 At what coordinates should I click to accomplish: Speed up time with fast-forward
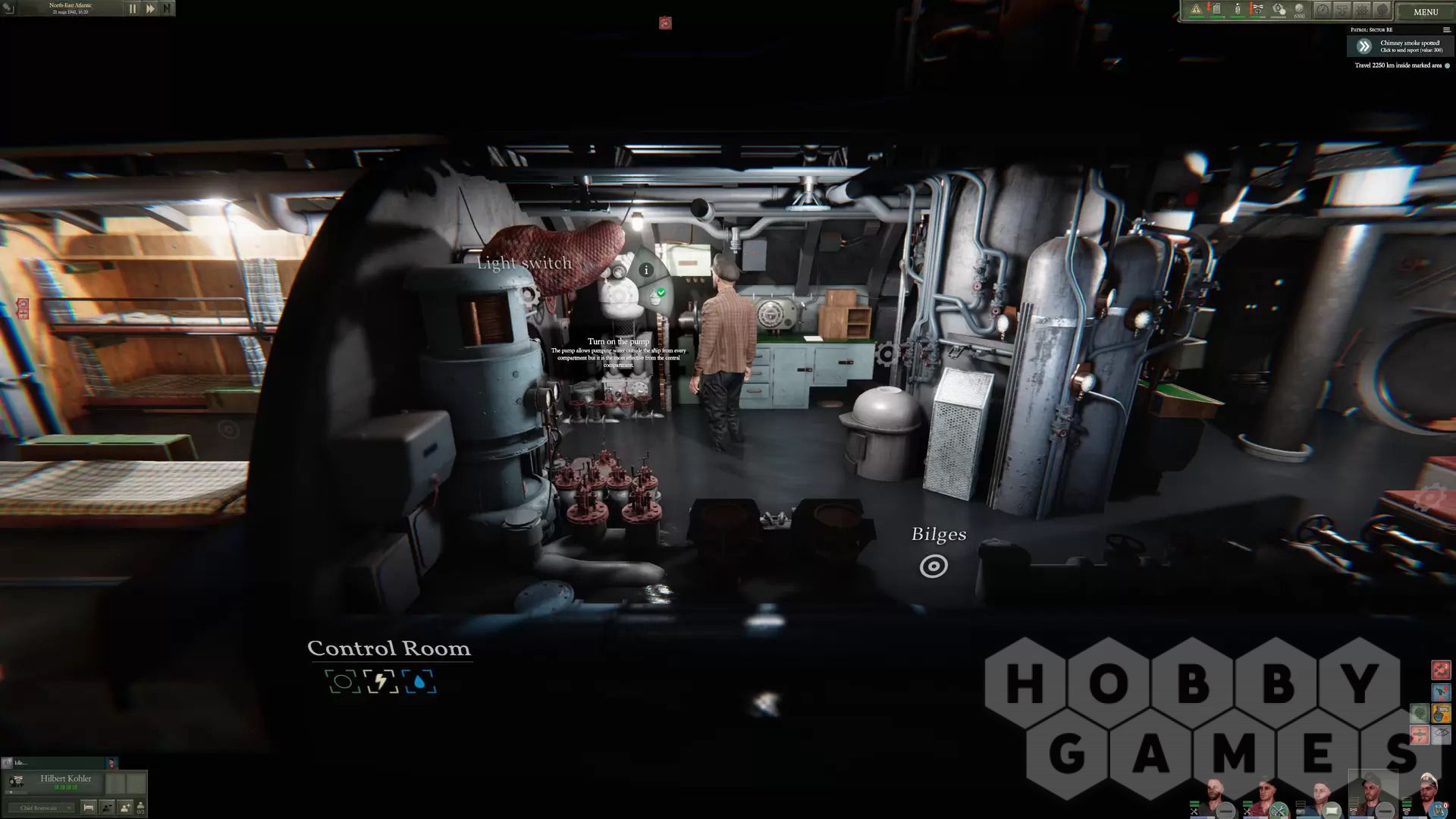[x=150, y=9]
